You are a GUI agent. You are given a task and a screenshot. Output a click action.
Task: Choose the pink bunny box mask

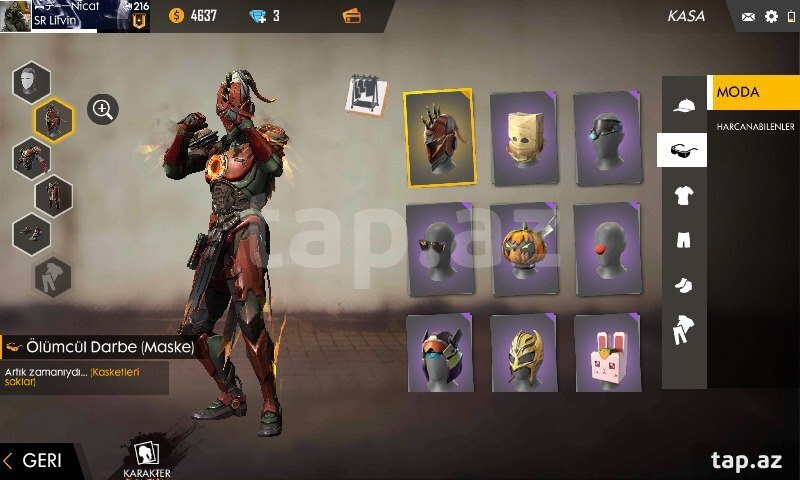point(607,355)
